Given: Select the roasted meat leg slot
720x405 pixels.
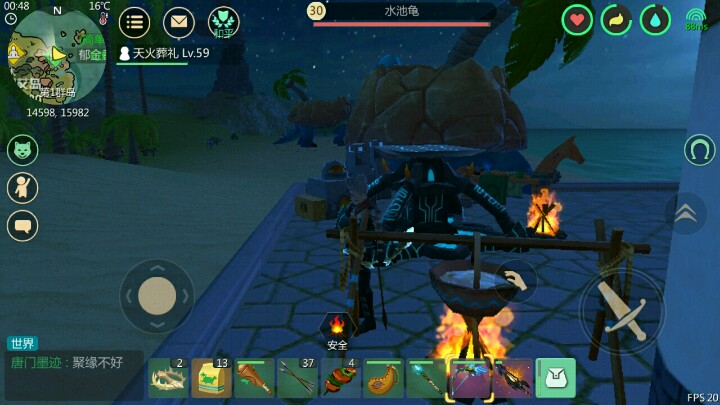Looking at the screenshot, I should click(x=254, y=379).
